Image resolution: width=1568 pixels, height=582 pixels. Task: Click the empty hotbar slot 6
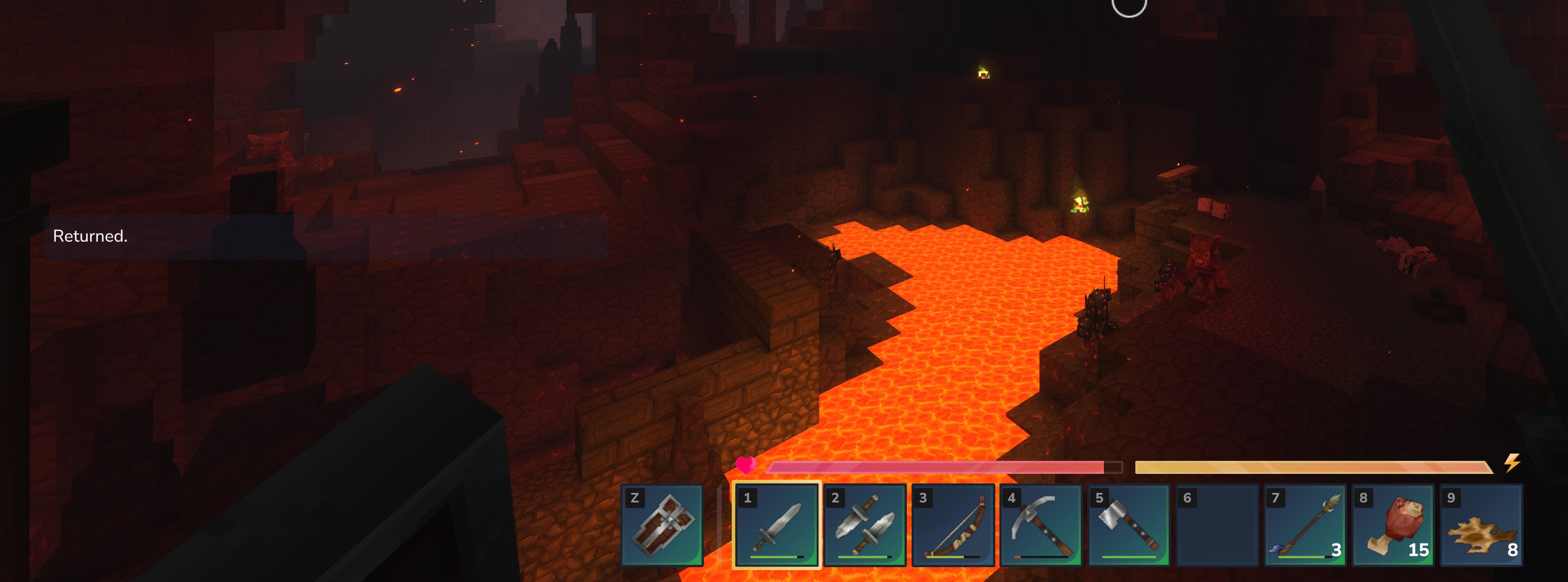coord(1216,525)
